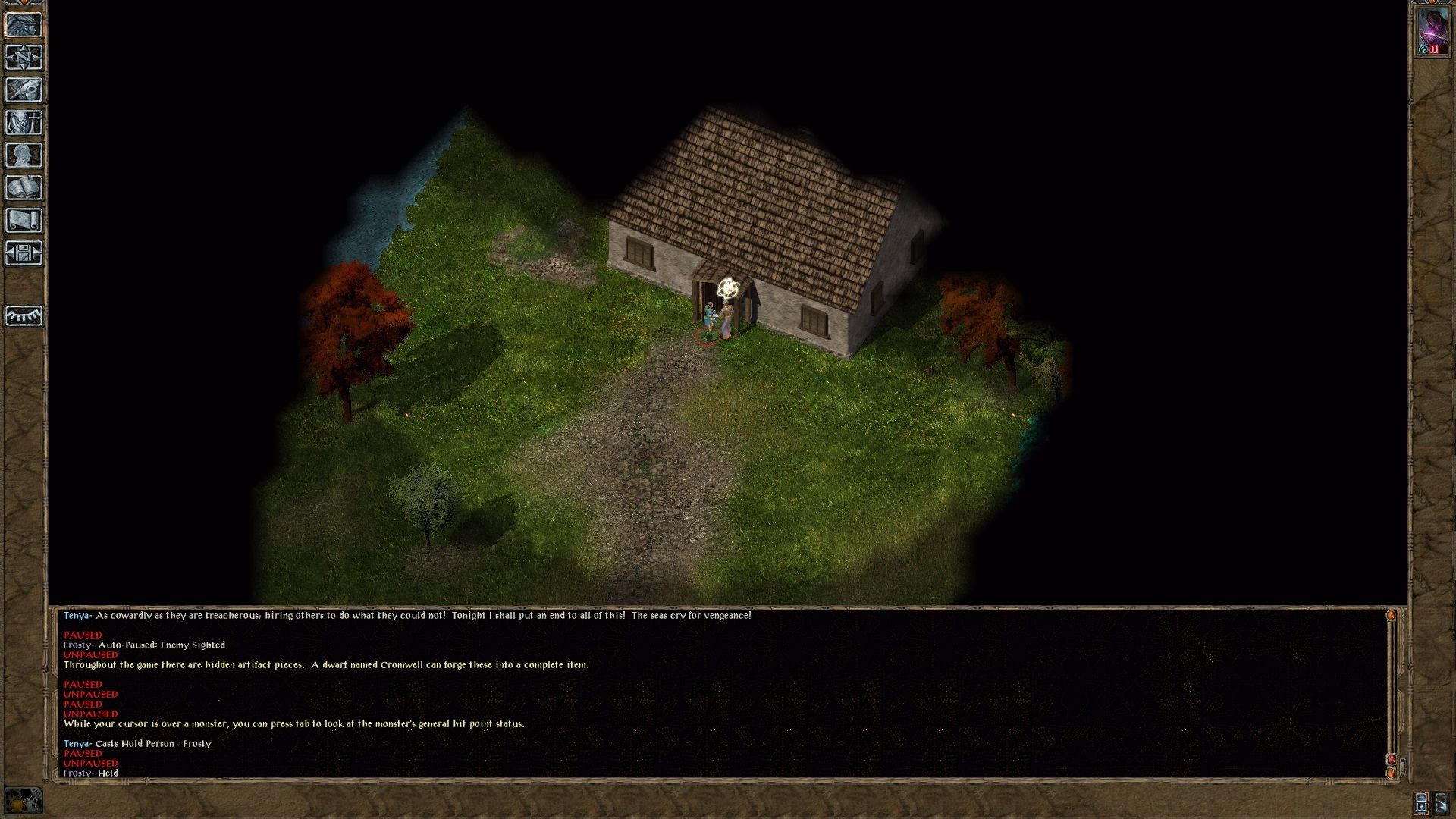Click the orange gem beside the message log
This screenshot has height=819, width=1456.
click(x=1391, y=773)
